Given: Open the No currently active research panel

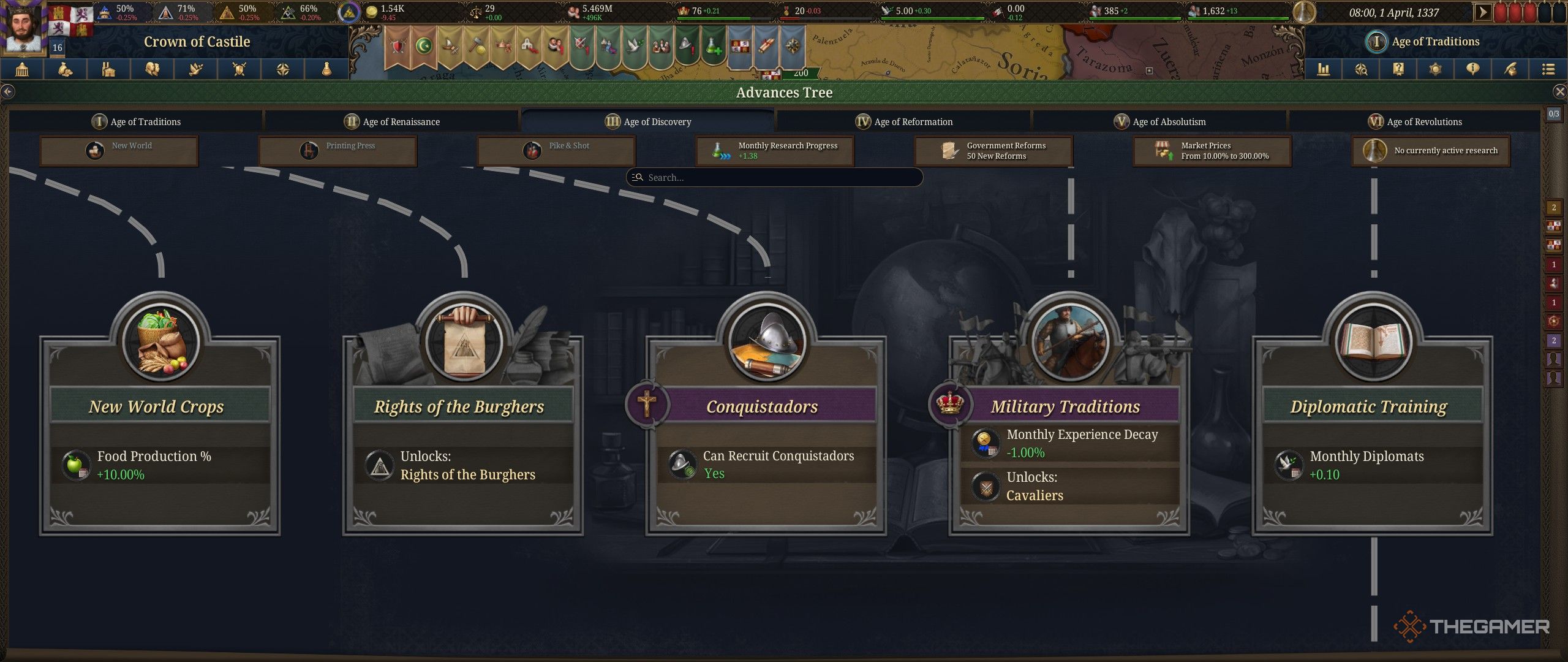Looking at the screenshot, I should click(1431, 151).
